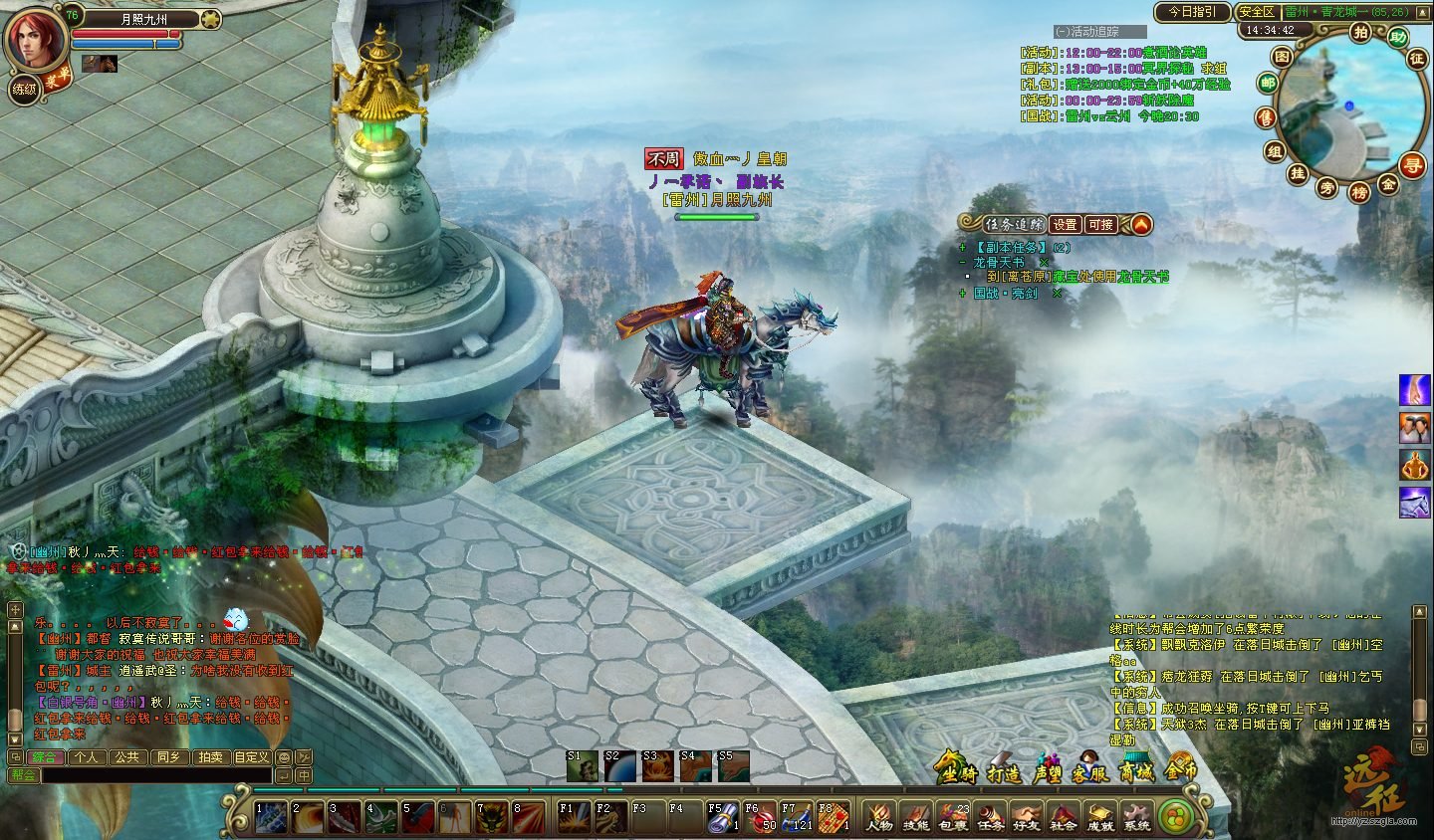1434x840 pixels.
Task: Show 可接 available quests
Action: [1100, 225]
